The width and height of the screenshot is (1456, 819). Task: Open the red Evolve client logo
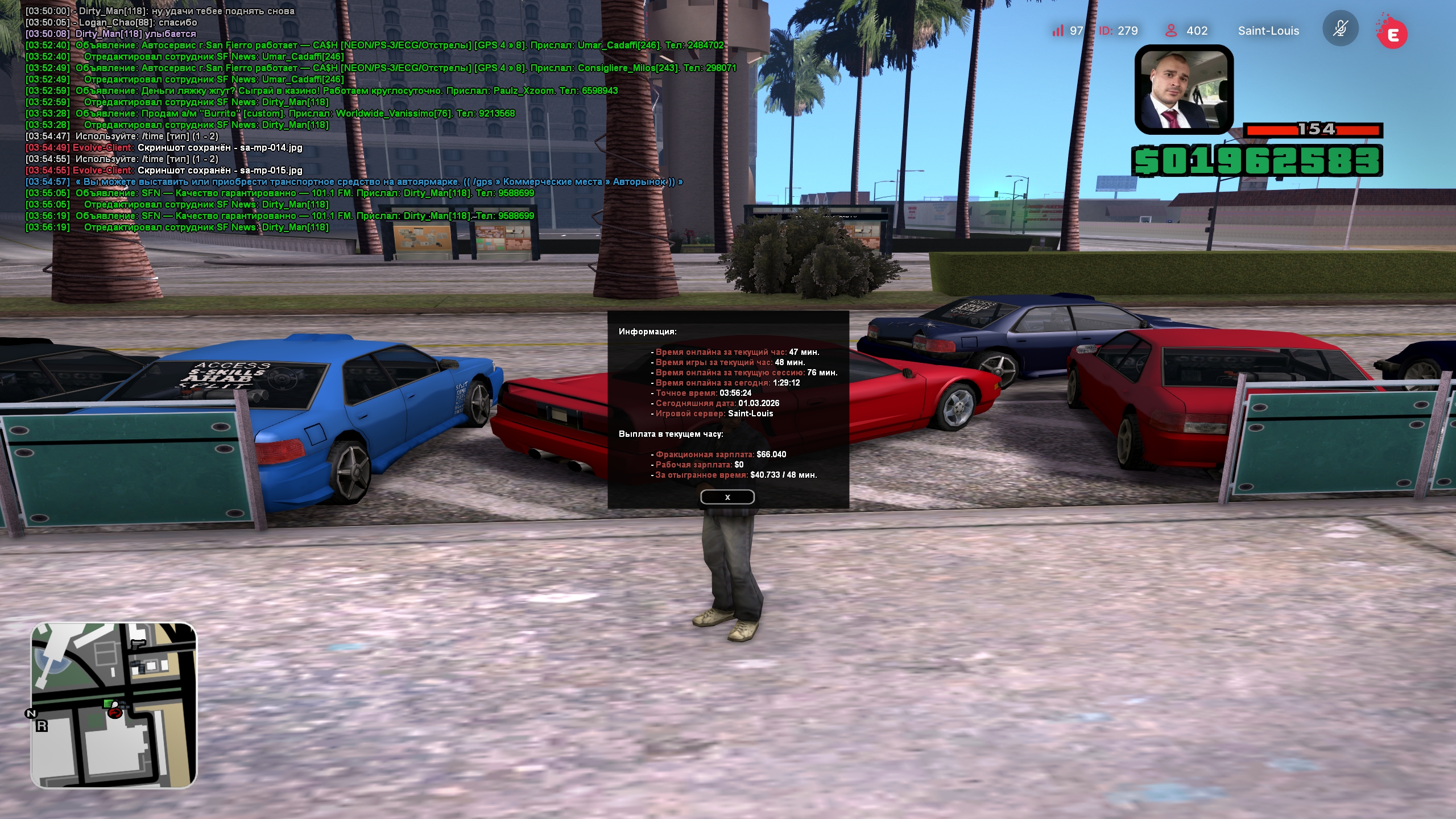1392,33
